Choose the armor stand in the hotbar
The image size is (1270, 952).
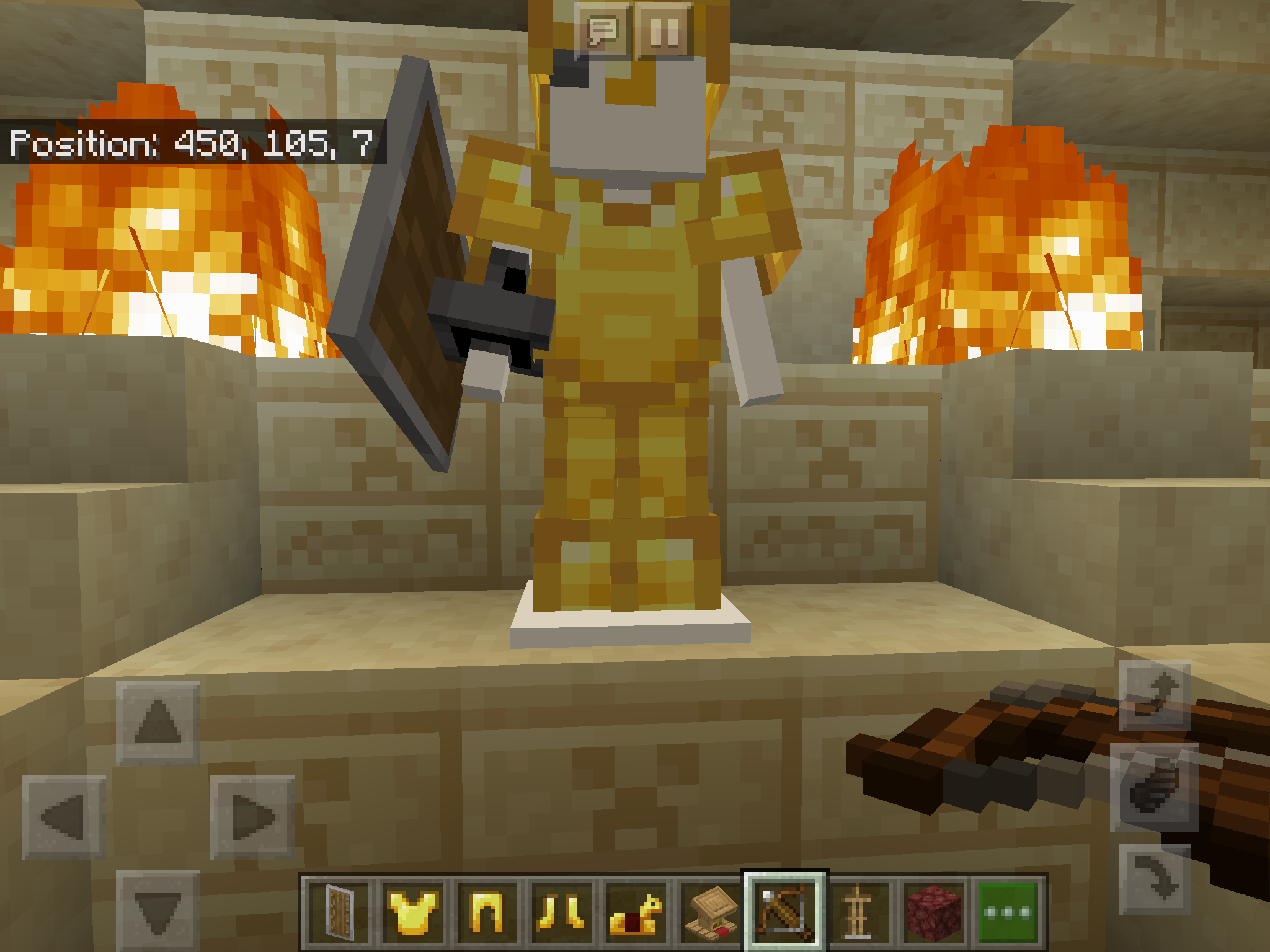coord(858,911)
